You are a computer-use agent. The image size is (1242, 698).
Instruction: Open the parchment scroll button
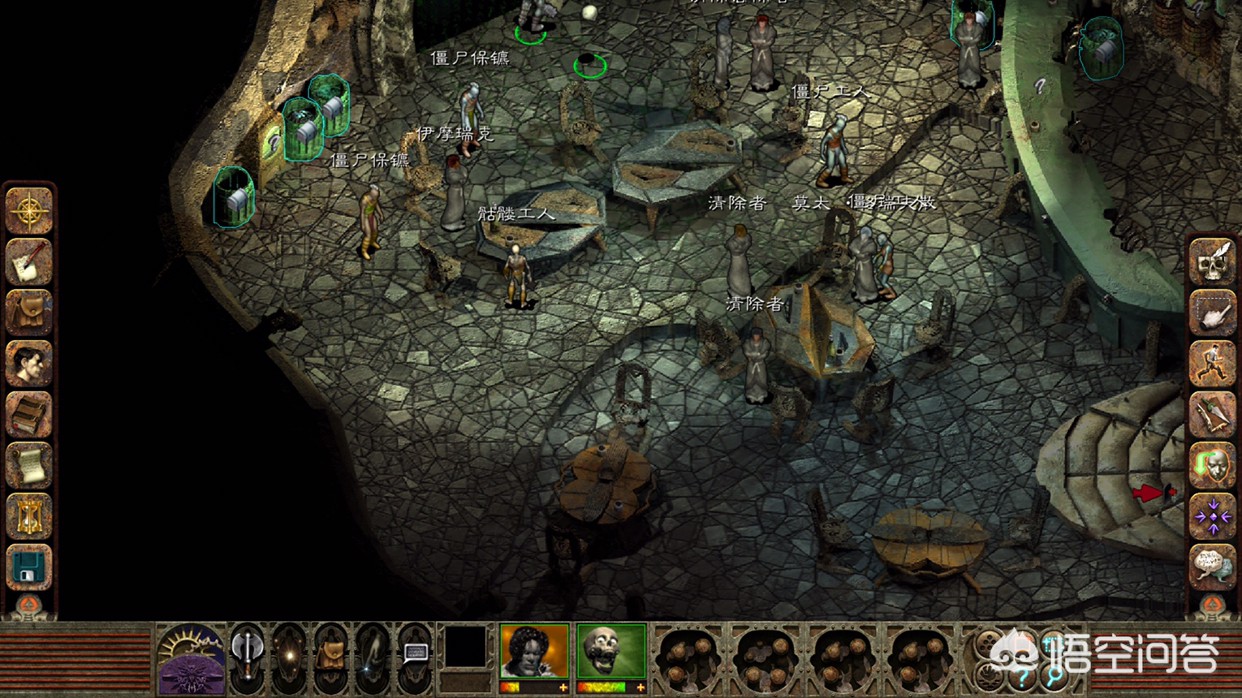point(29,465)
